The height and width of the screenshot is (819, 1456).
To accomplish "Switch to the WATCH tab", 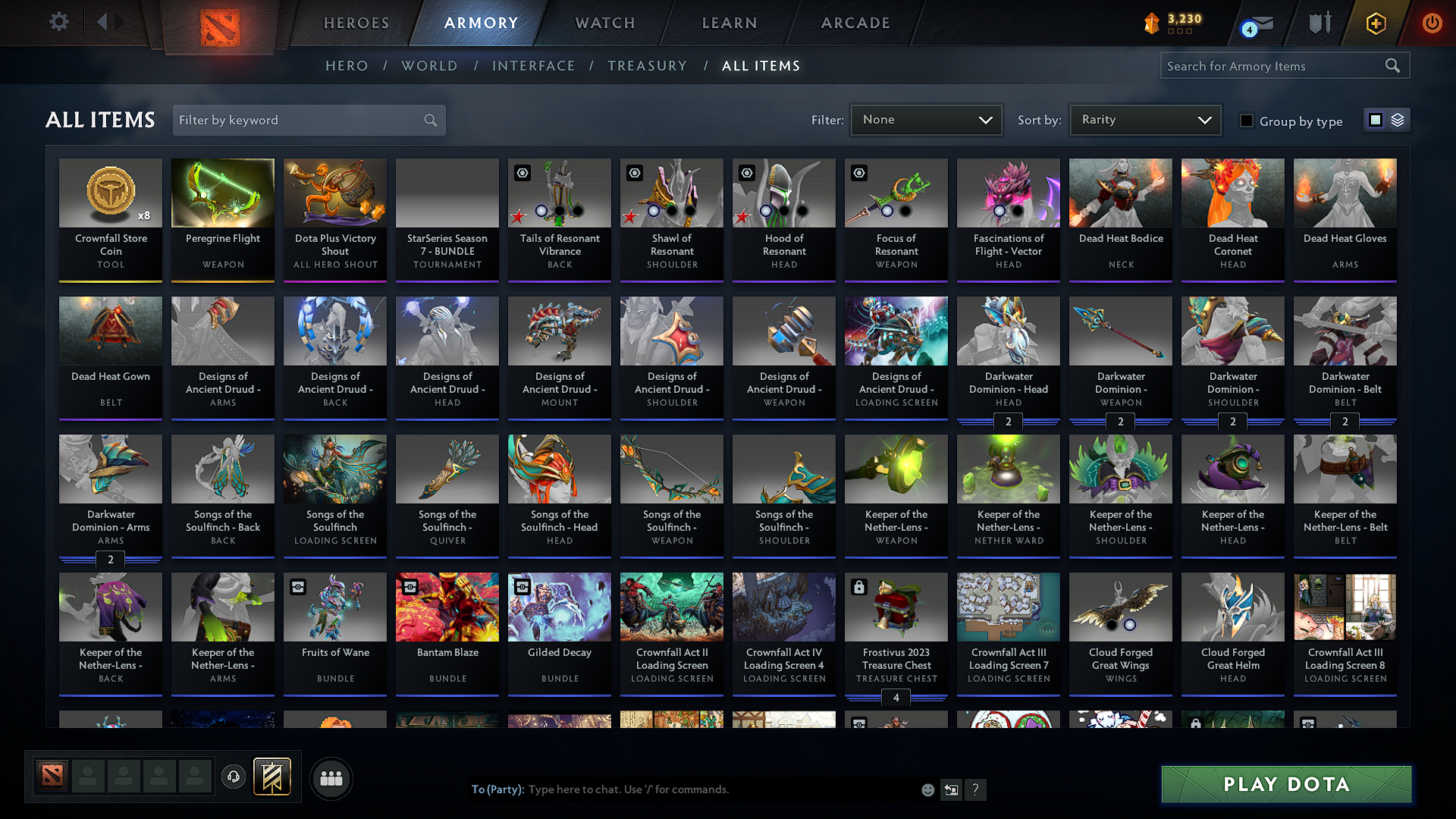I will point(603,23).
